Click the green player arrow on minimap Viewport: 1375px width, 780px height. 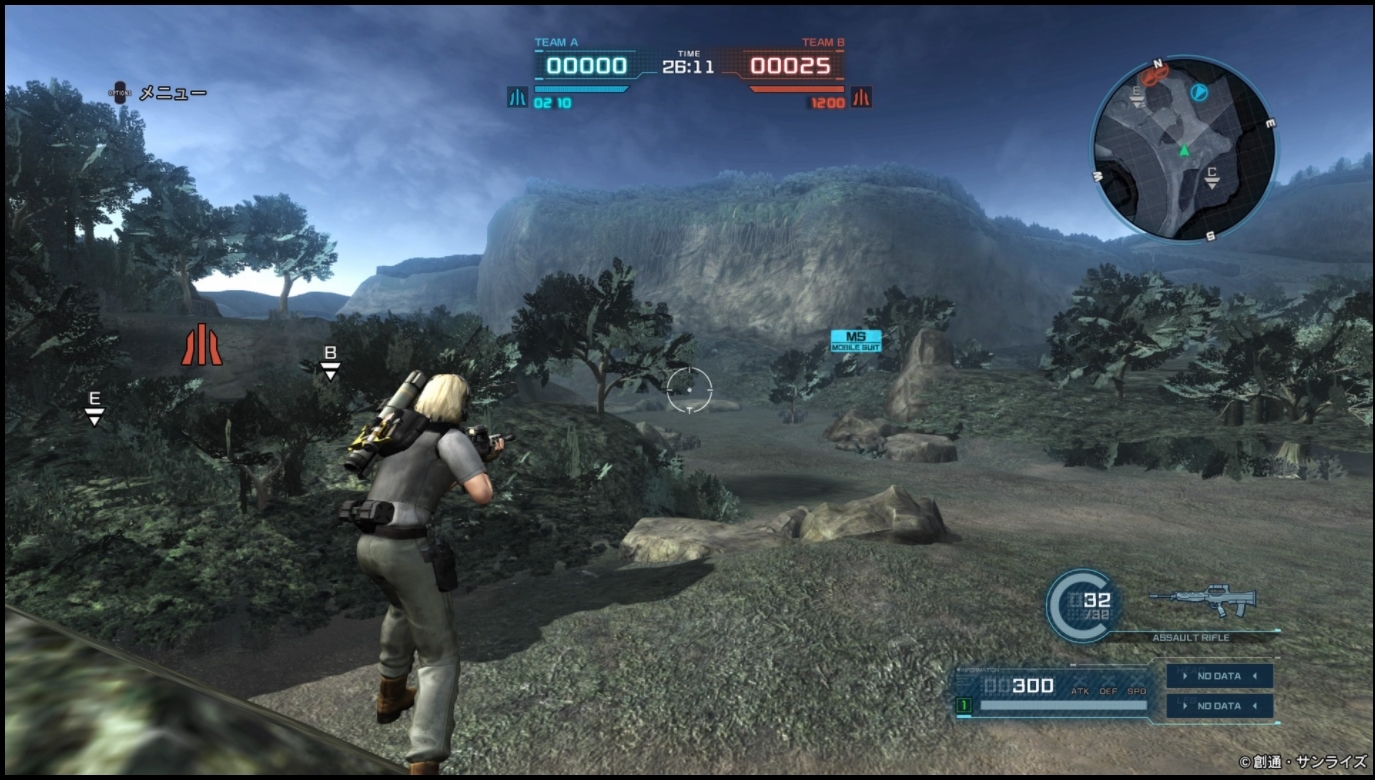[x=1184, y=151]
